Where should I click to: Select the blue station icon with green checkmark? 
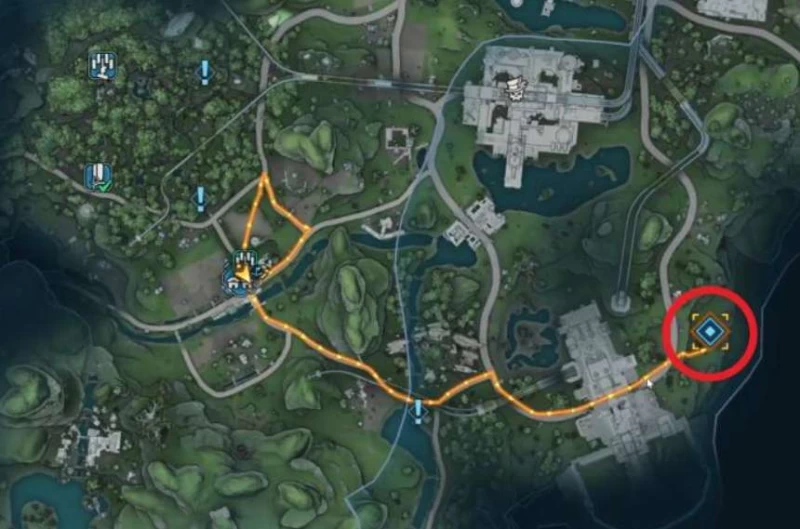[x=97, y=178]
